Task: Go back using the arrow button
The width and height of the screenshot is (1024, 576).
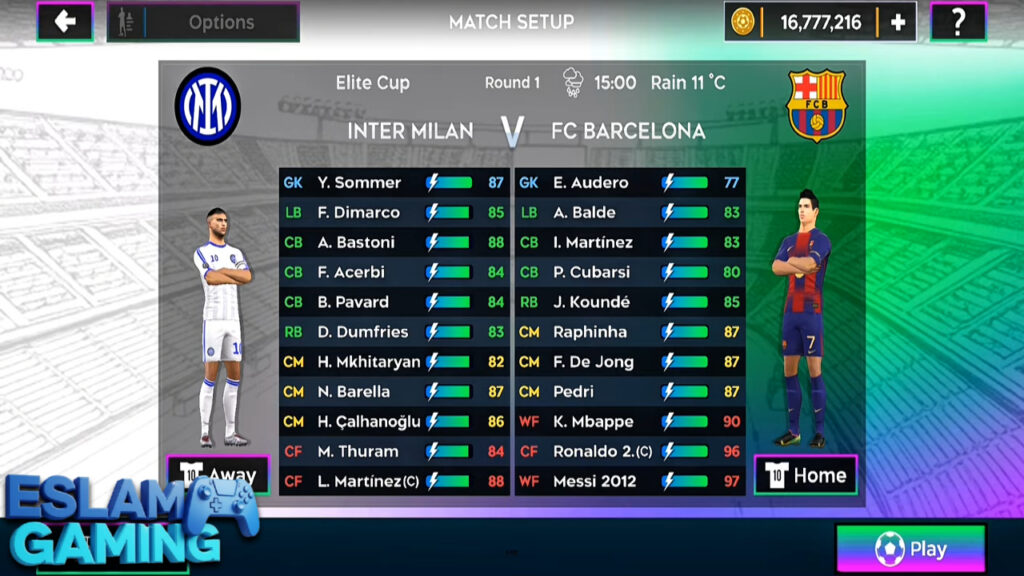Action: tap(65, 21)
